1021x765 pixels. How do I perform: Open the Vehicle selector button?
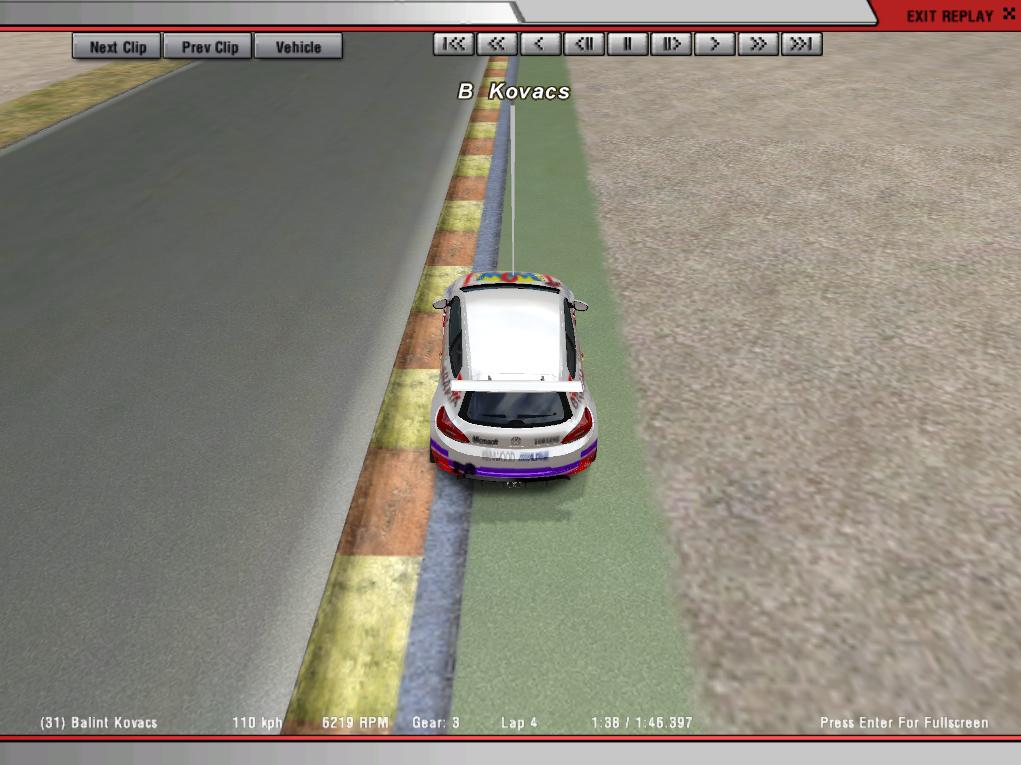coord(298,47)
